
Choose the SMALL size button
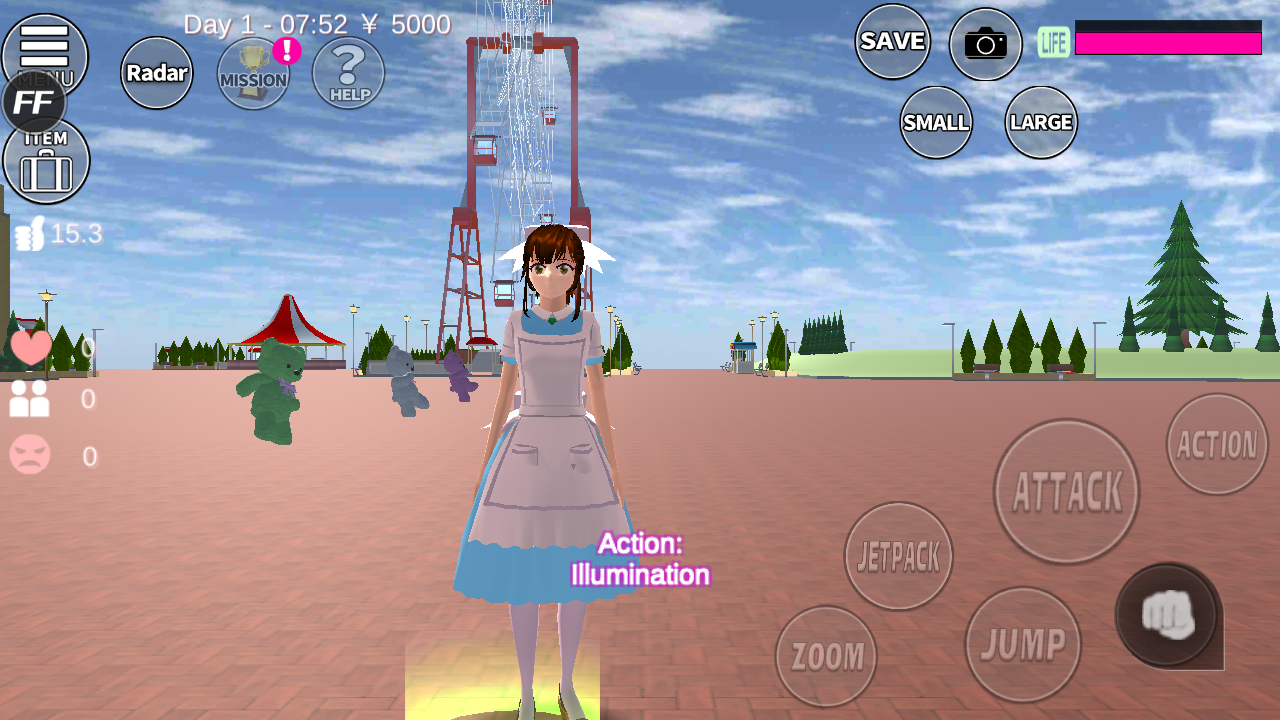(x=936, y=122)
